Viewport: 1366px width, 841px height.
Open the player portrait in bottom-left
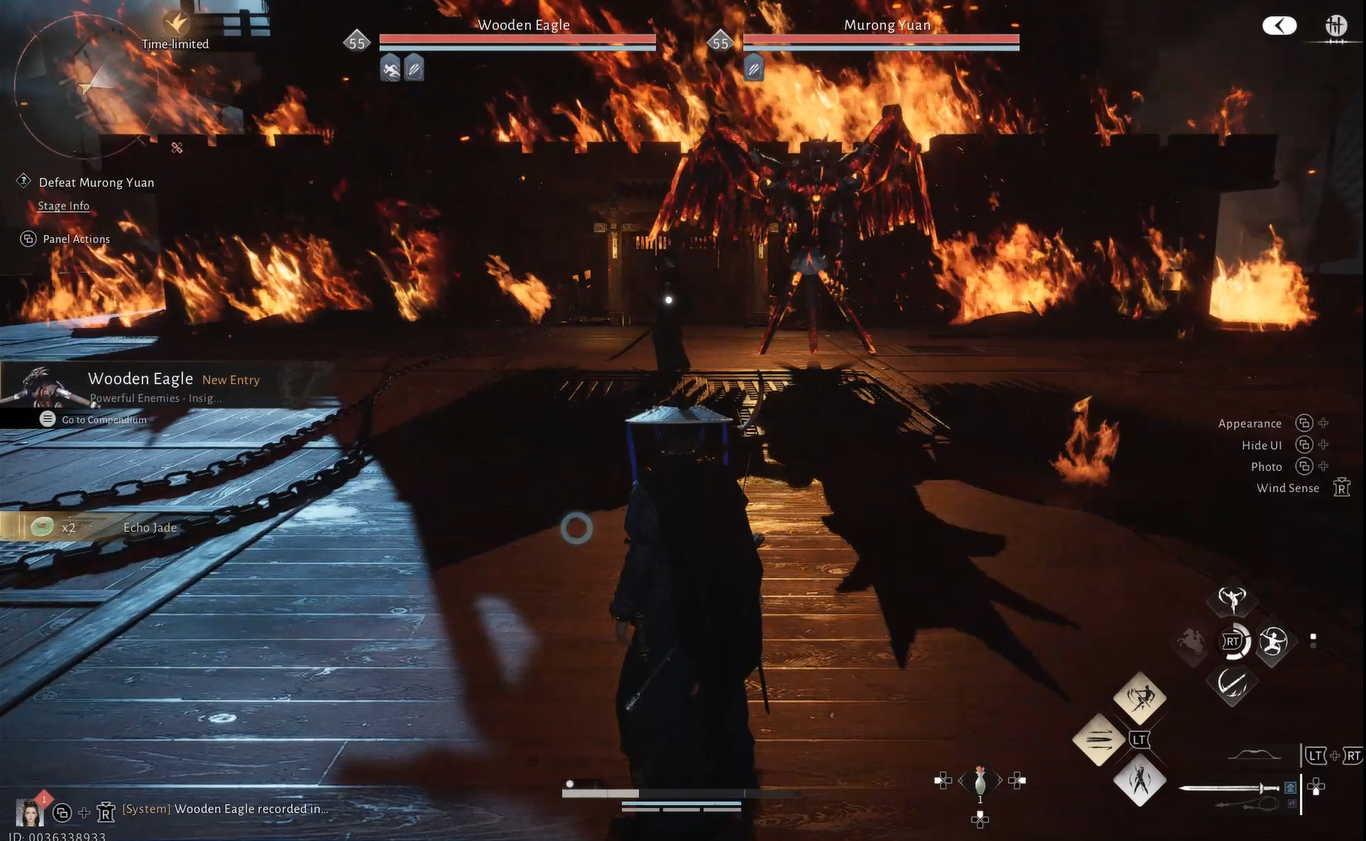(29, 811)
